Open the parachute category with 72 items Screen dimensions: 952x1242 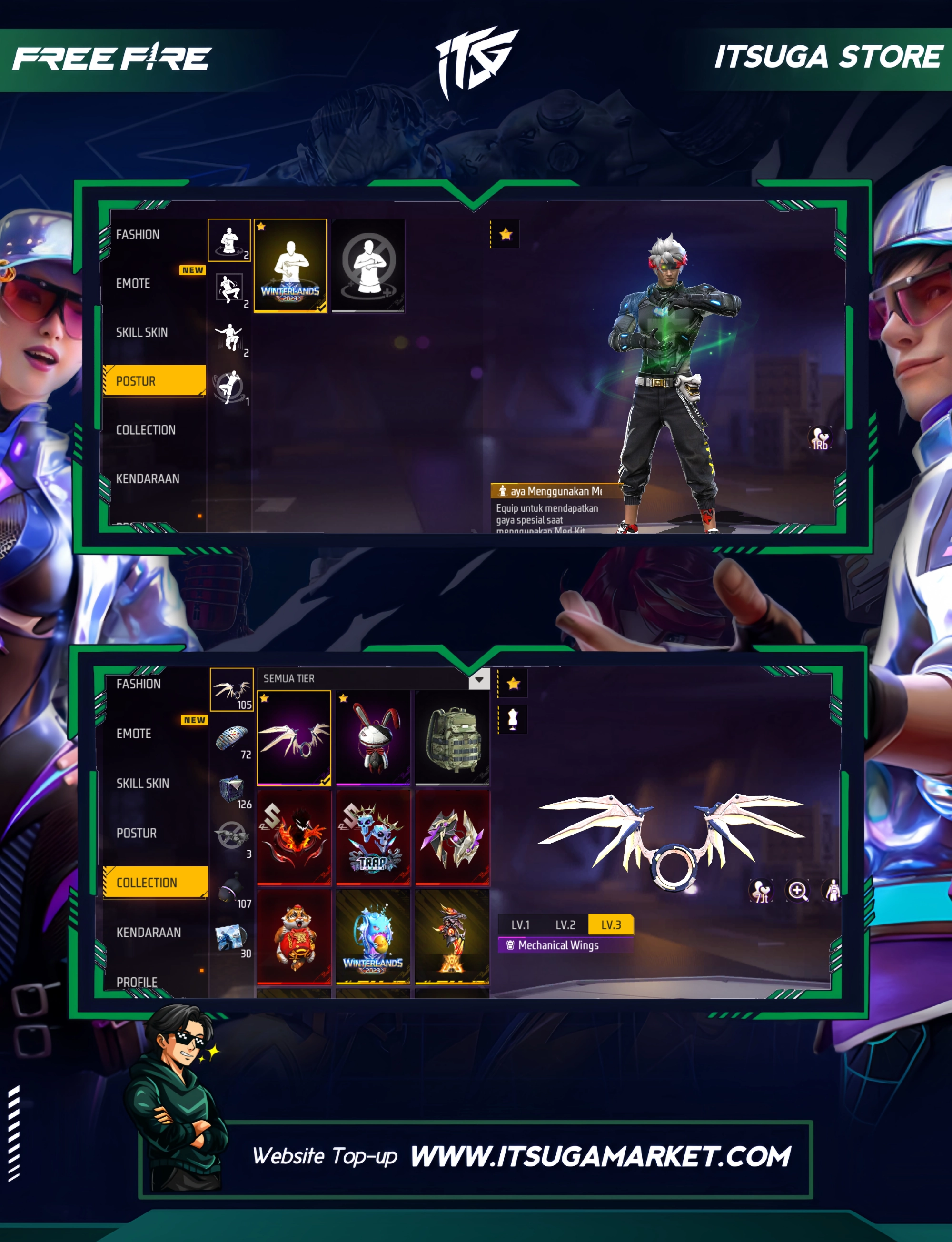pos(232,739)
